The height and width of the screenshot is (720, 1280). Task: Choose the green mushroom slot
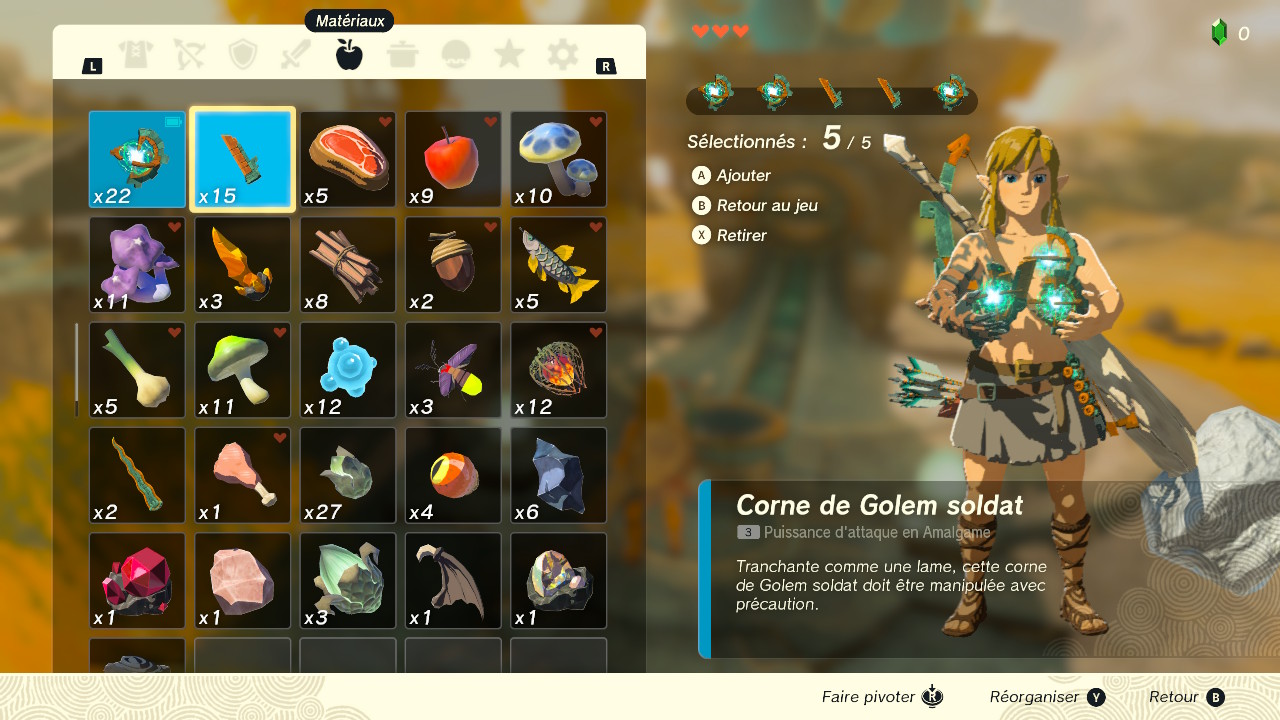point(243,370)
